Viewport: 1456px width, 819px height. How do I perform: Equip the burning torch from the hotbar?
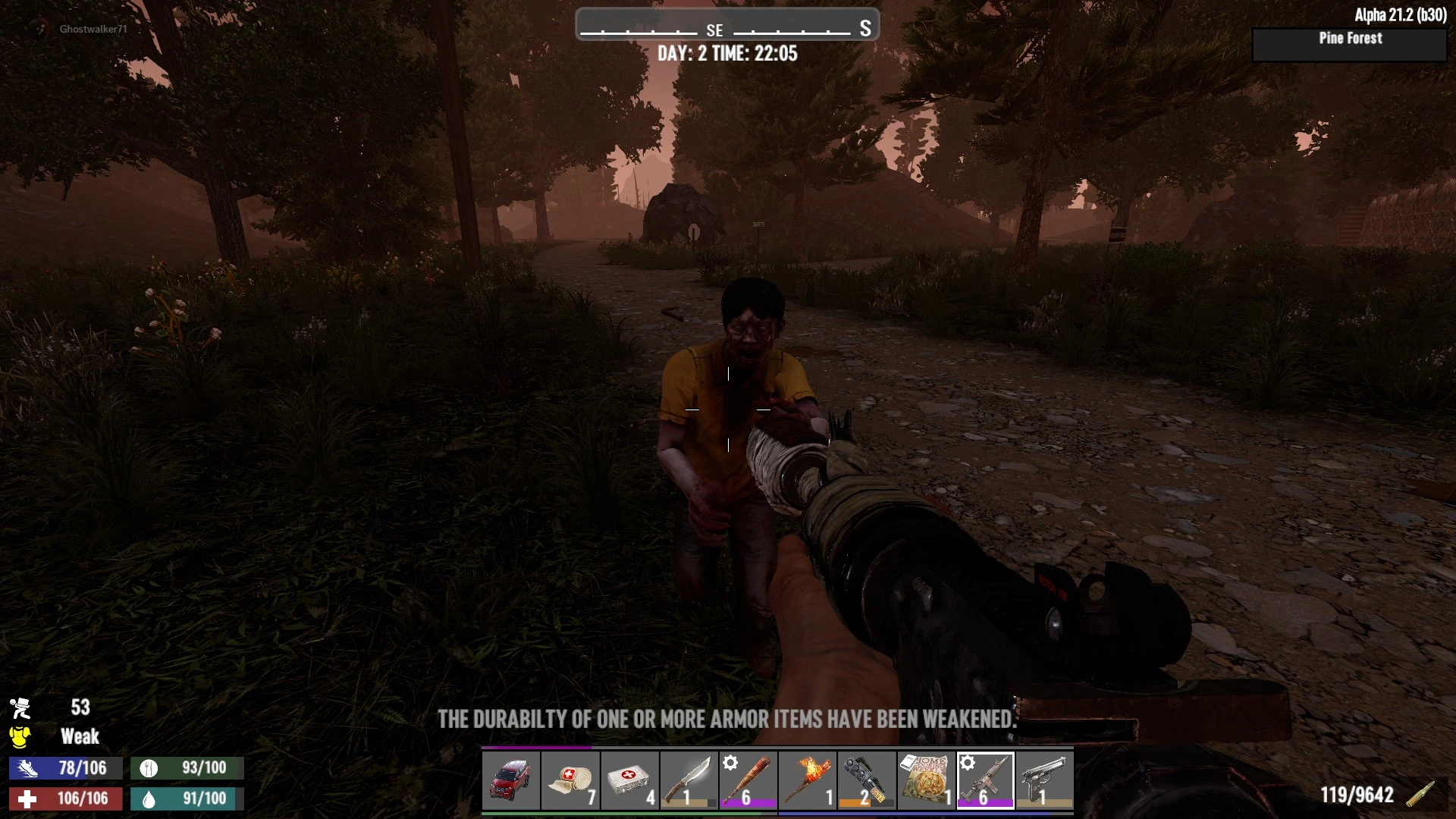point(807,781)
